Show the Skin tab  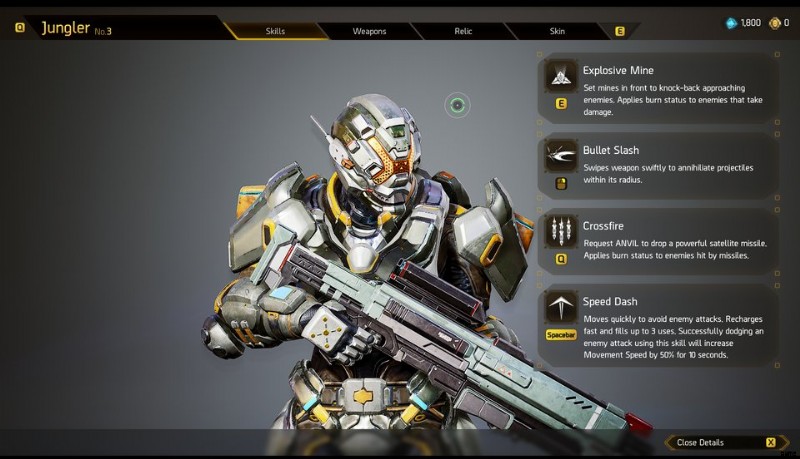coord(557,31)
